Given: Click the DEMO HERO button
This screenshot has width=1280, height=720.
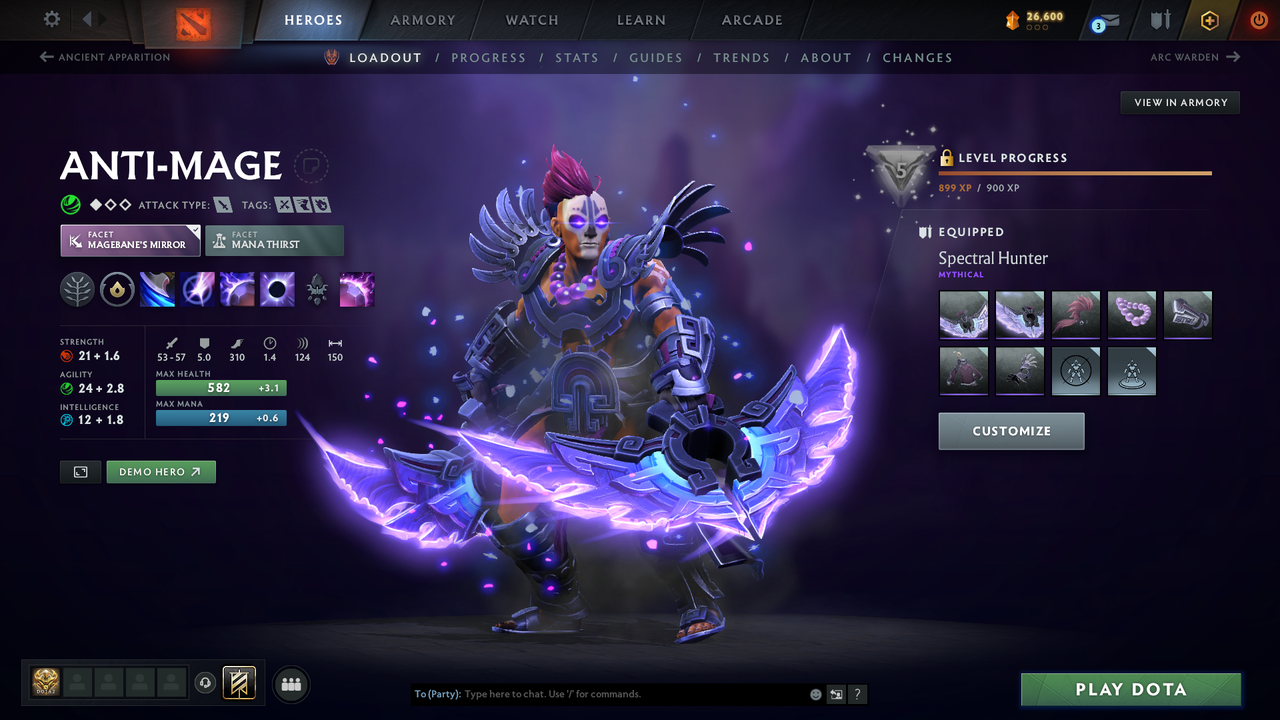Looking at the screenshot, I should coord(161,471).
